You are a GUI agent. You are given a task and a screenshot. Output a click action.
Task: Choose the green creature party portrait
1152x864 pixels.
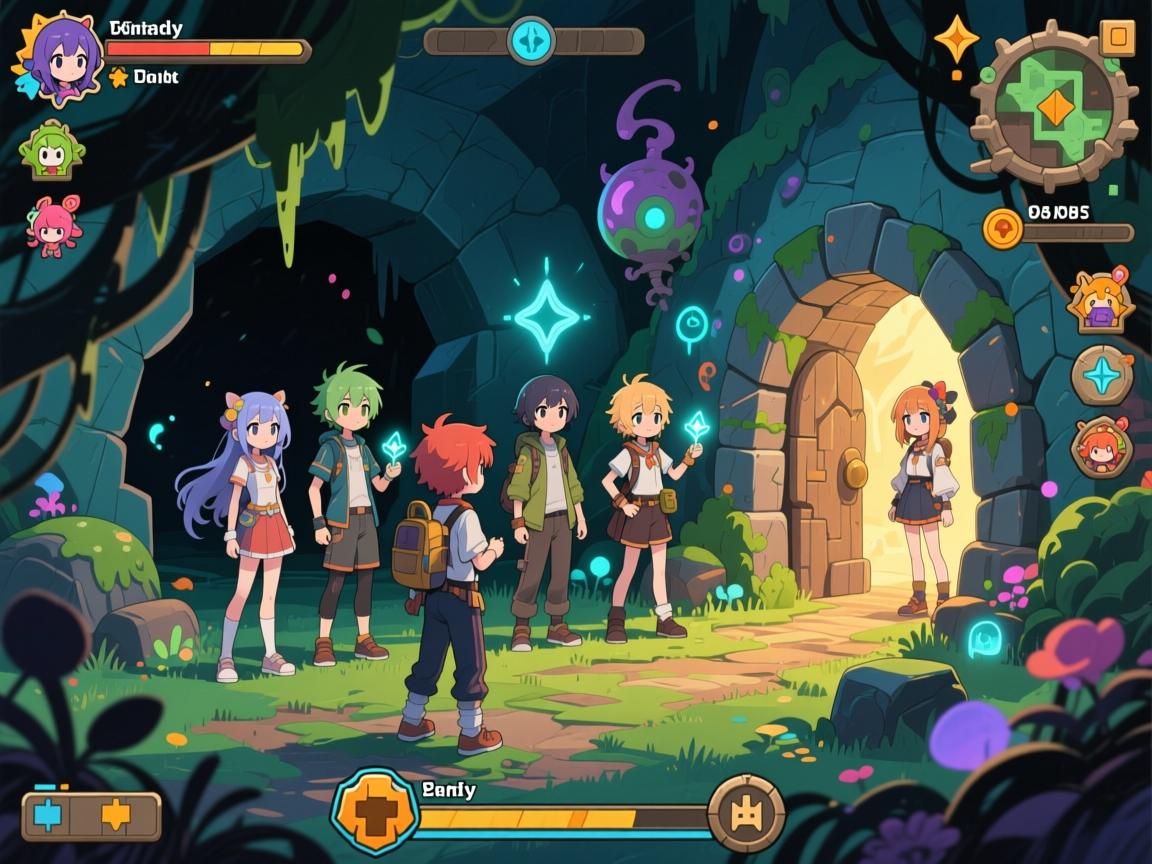point(52,151)
